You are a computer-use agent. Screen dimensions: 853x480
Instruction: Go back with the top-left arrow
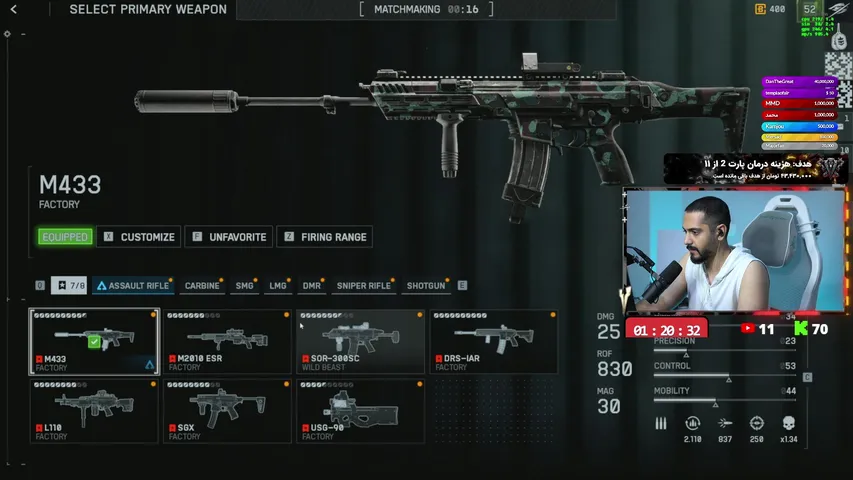pyautogui.click(x=13, y=10)
